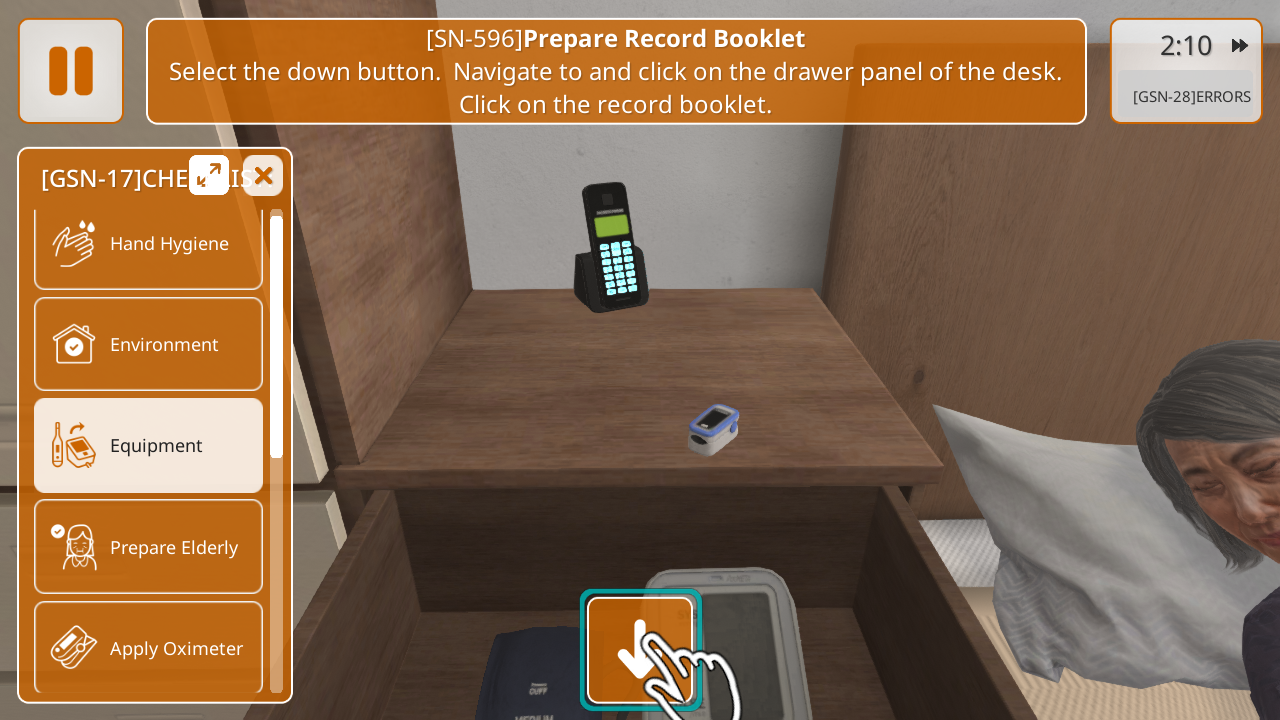
Task: Close the checklist panel
Action: (x=263, y=176)
